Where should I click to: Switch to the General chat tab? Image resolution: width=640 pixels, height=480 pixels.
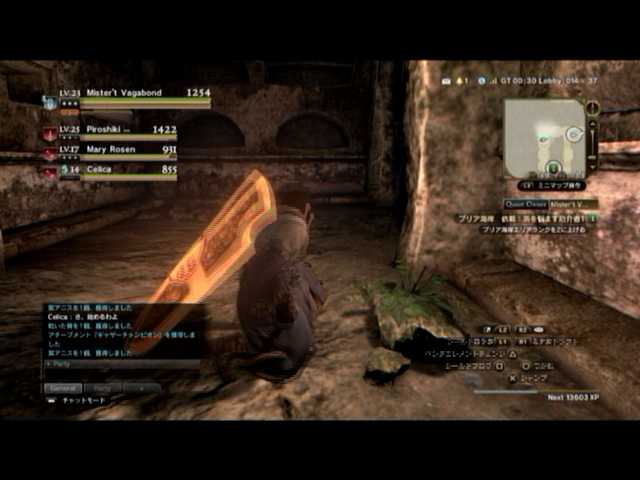click(62, 387)
